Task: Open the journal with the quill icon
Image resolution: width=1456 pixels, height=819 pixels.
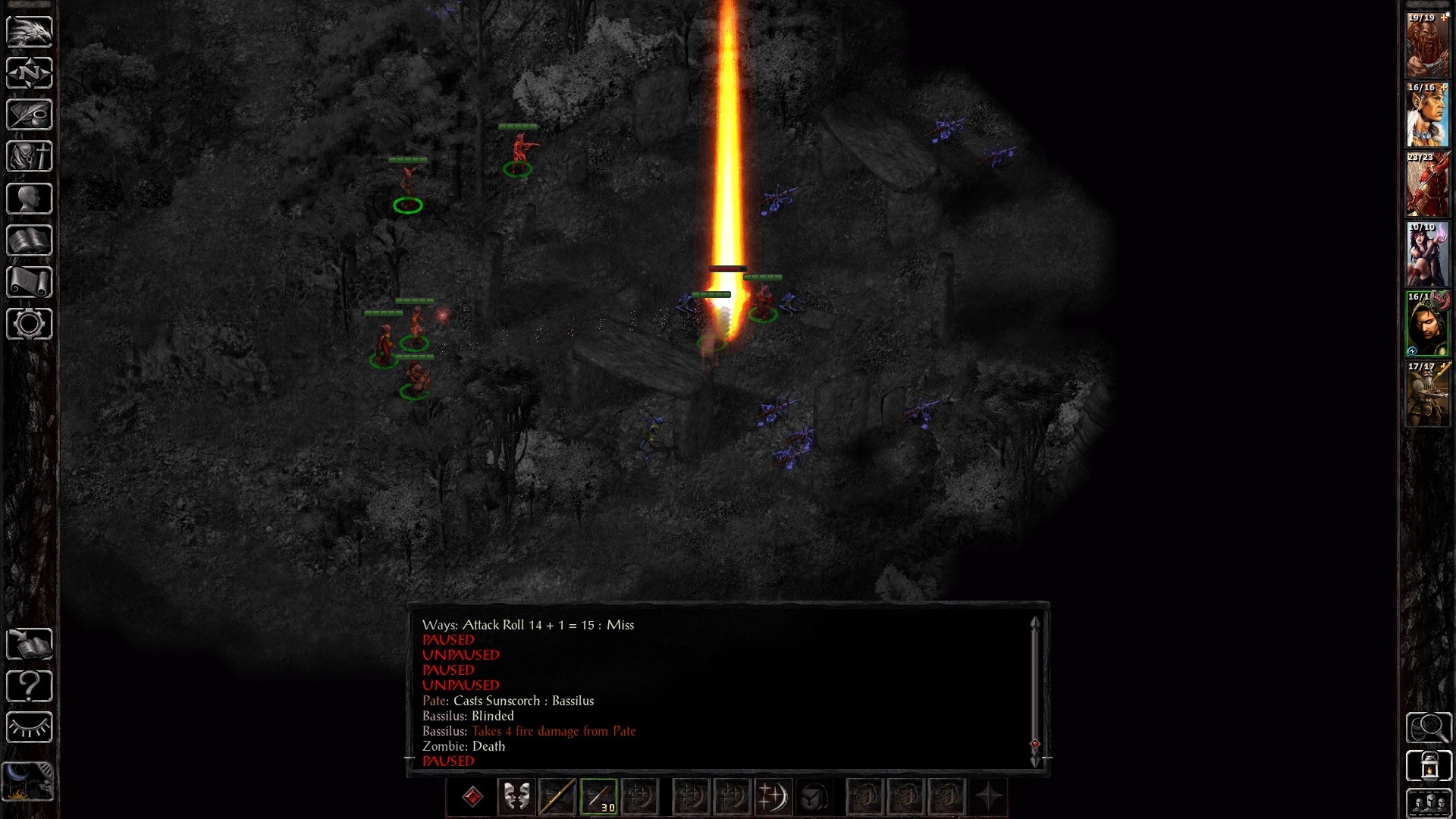Action: pos(30,115)
